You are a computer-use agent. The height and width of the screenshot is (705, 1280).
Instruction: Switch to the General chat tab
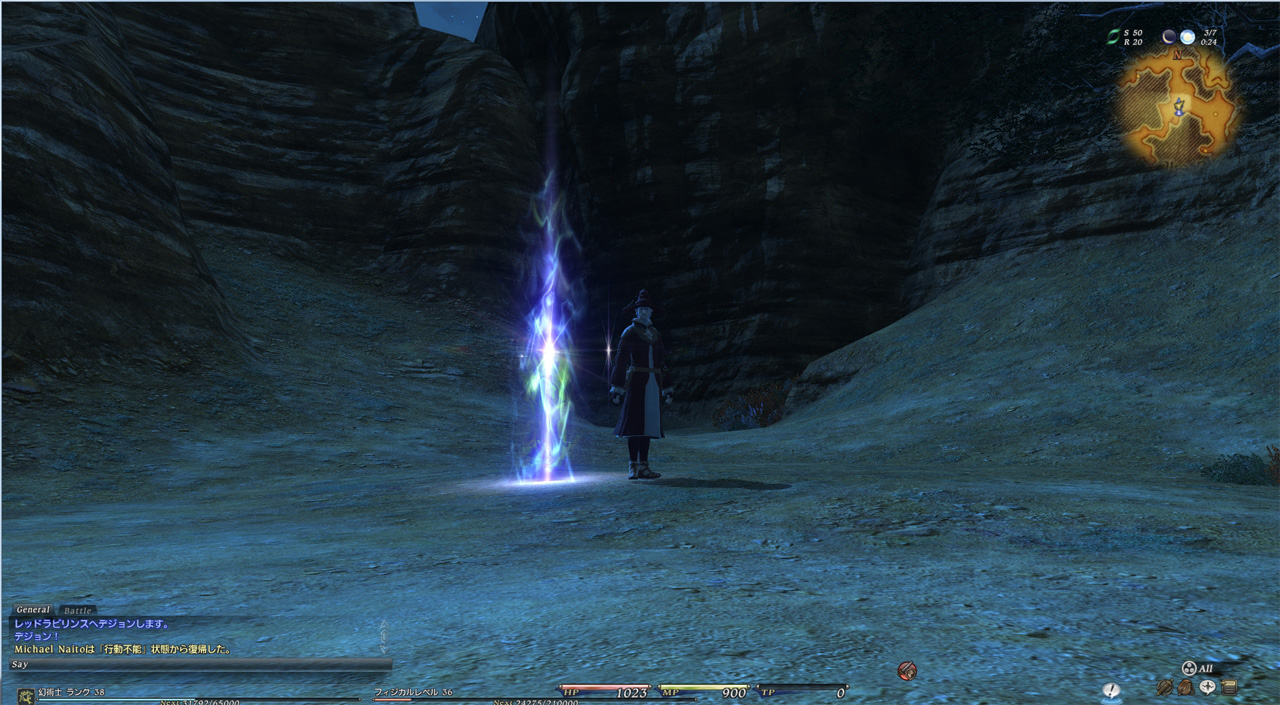point(32,610)
